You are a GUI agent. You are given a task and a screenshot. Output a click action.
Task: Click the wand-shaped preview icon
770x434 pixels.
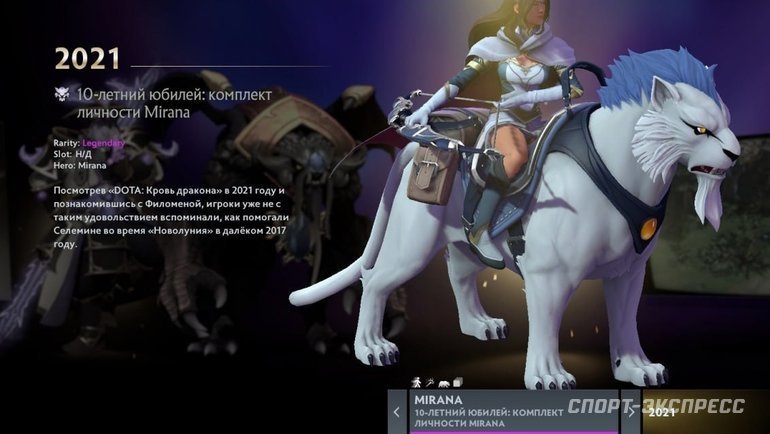[x=428, y=382]
